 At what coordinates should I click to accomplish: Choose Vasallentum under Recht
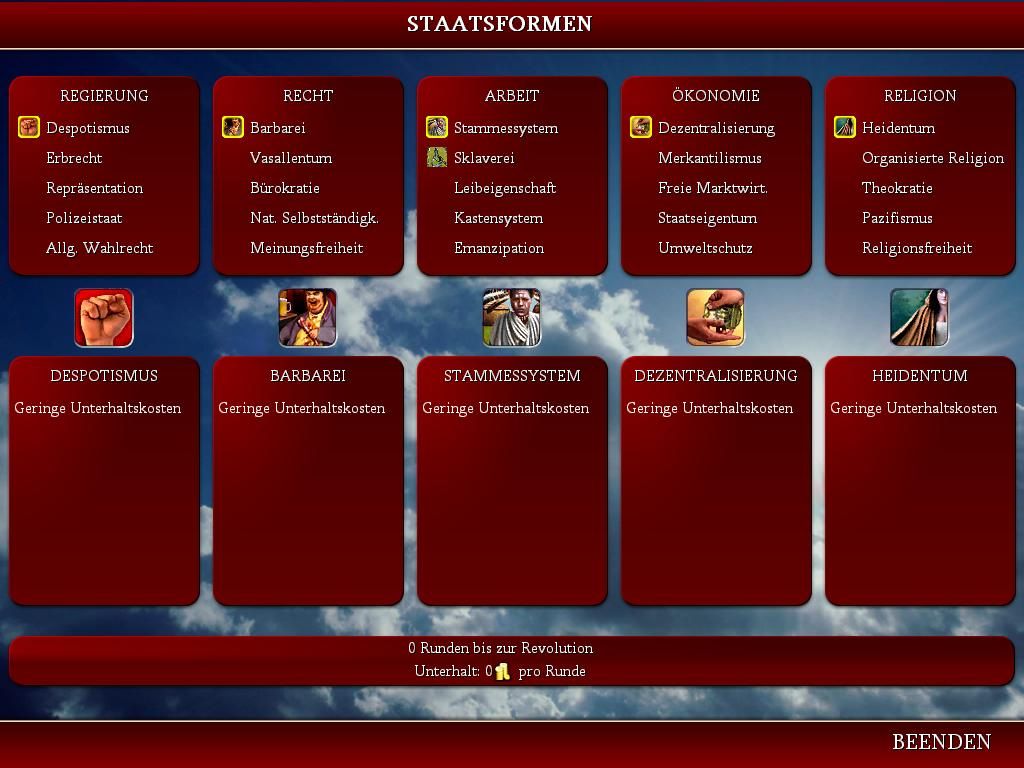pos(291,158)
